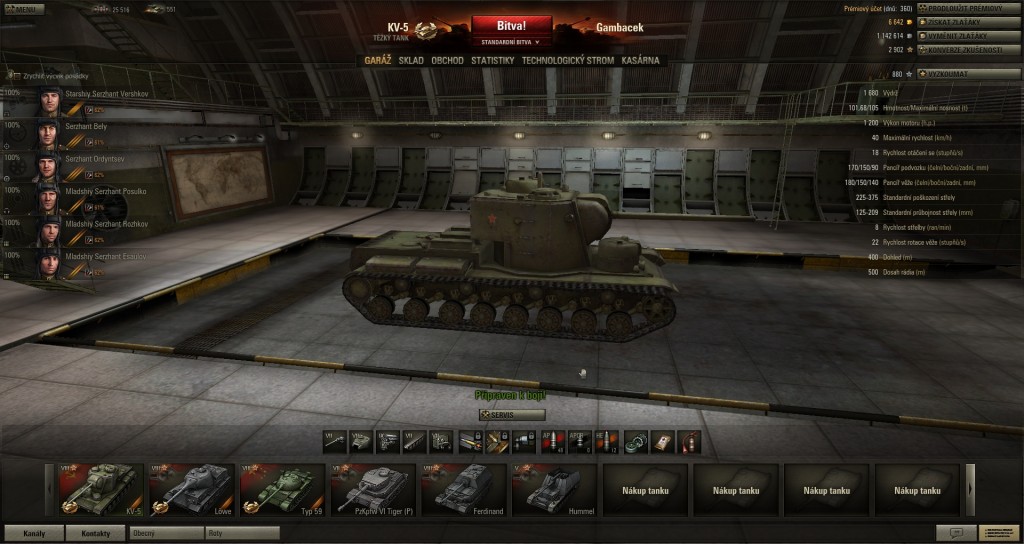This screenshot has width=1024, height=544.
Task: Open the Standardní bitva battle type dropdown
Action: click(510, 43)
